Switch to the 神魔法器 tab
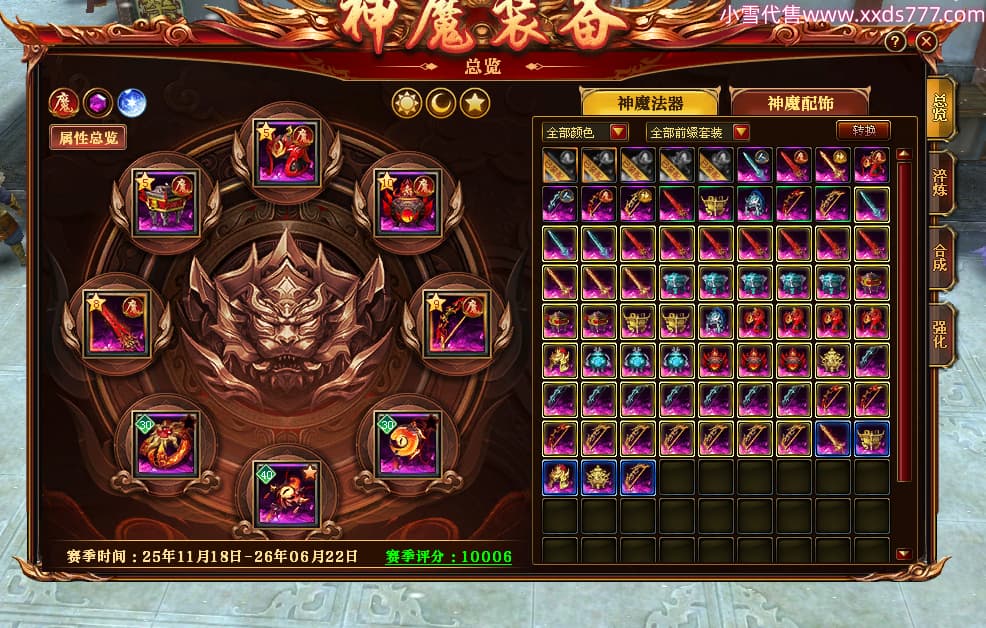986x628 pixels. click(x=649, y=103)
